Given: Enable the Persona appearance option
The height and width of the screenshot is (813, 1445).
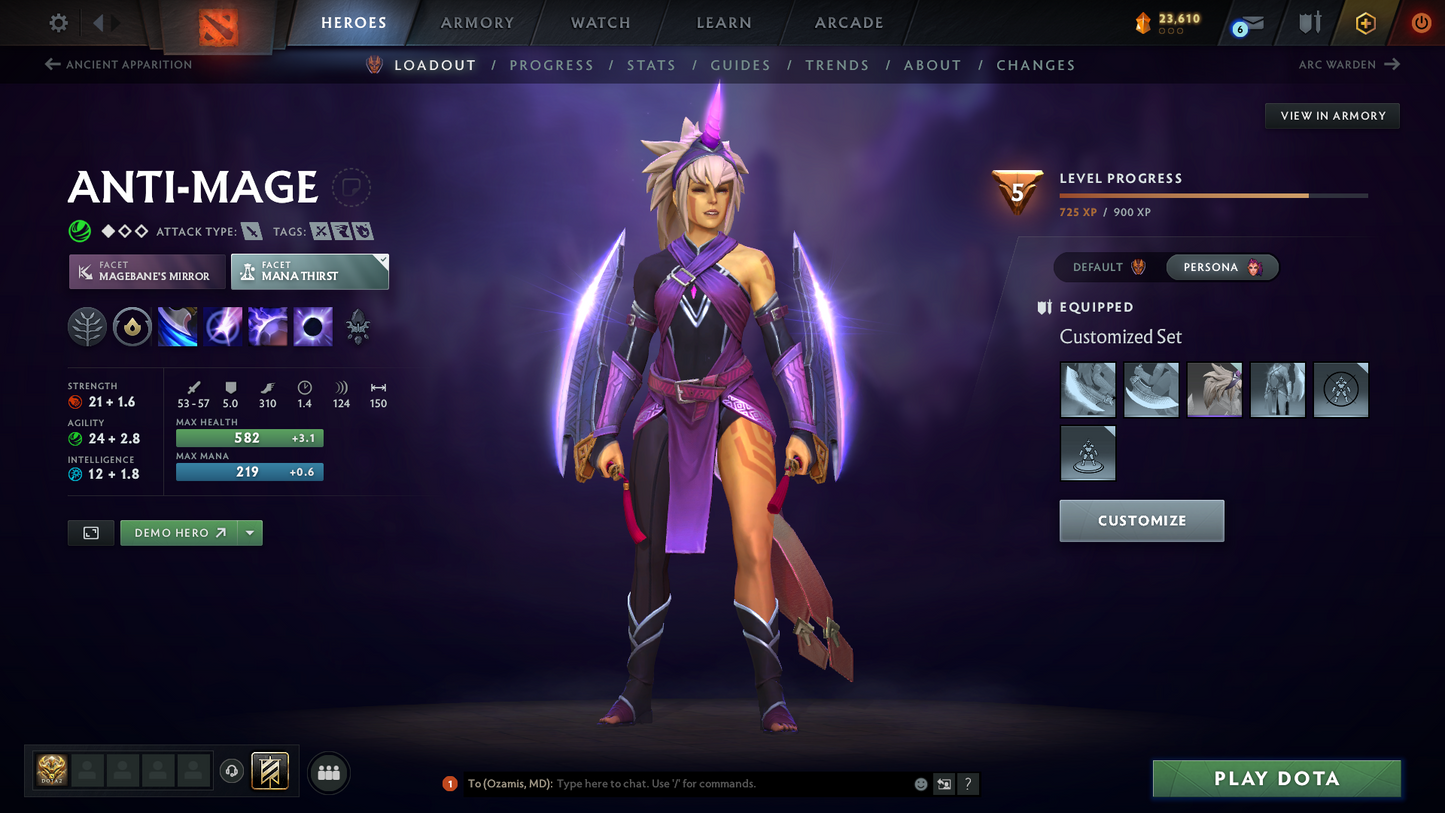Looking at the screenshot, I should (x=1221, y=267).
